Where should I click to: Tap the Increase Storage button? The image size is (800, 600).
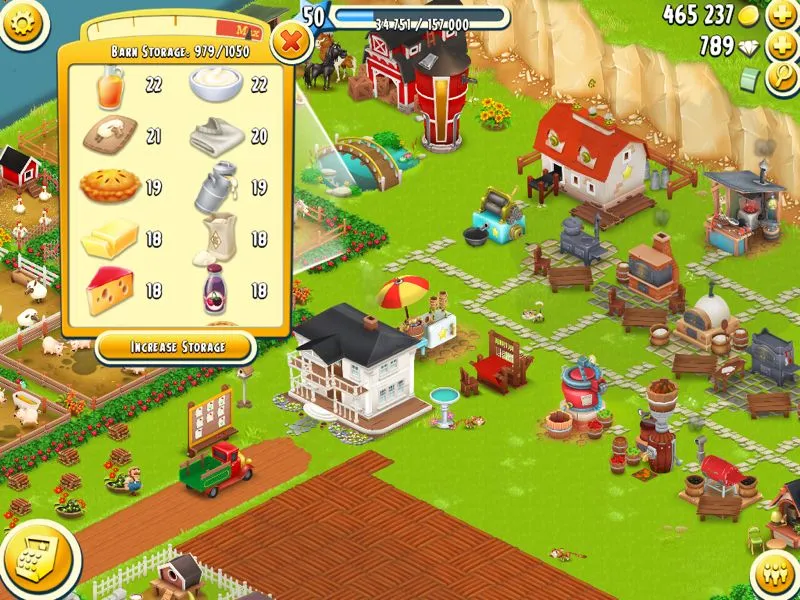(175, 347)
